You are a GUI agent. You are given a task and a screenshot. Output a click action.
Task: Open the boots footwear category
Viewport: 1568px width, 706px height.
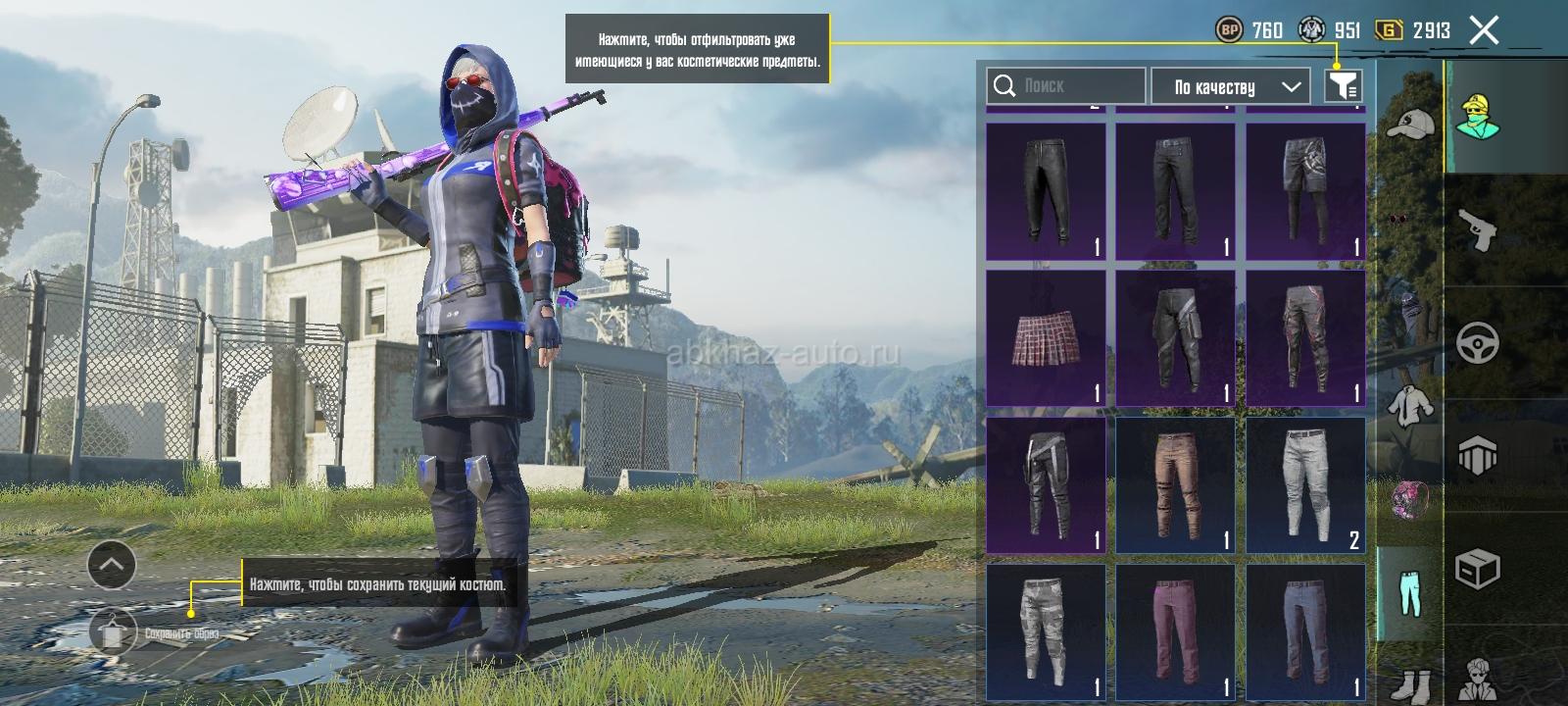(1409, 683)
